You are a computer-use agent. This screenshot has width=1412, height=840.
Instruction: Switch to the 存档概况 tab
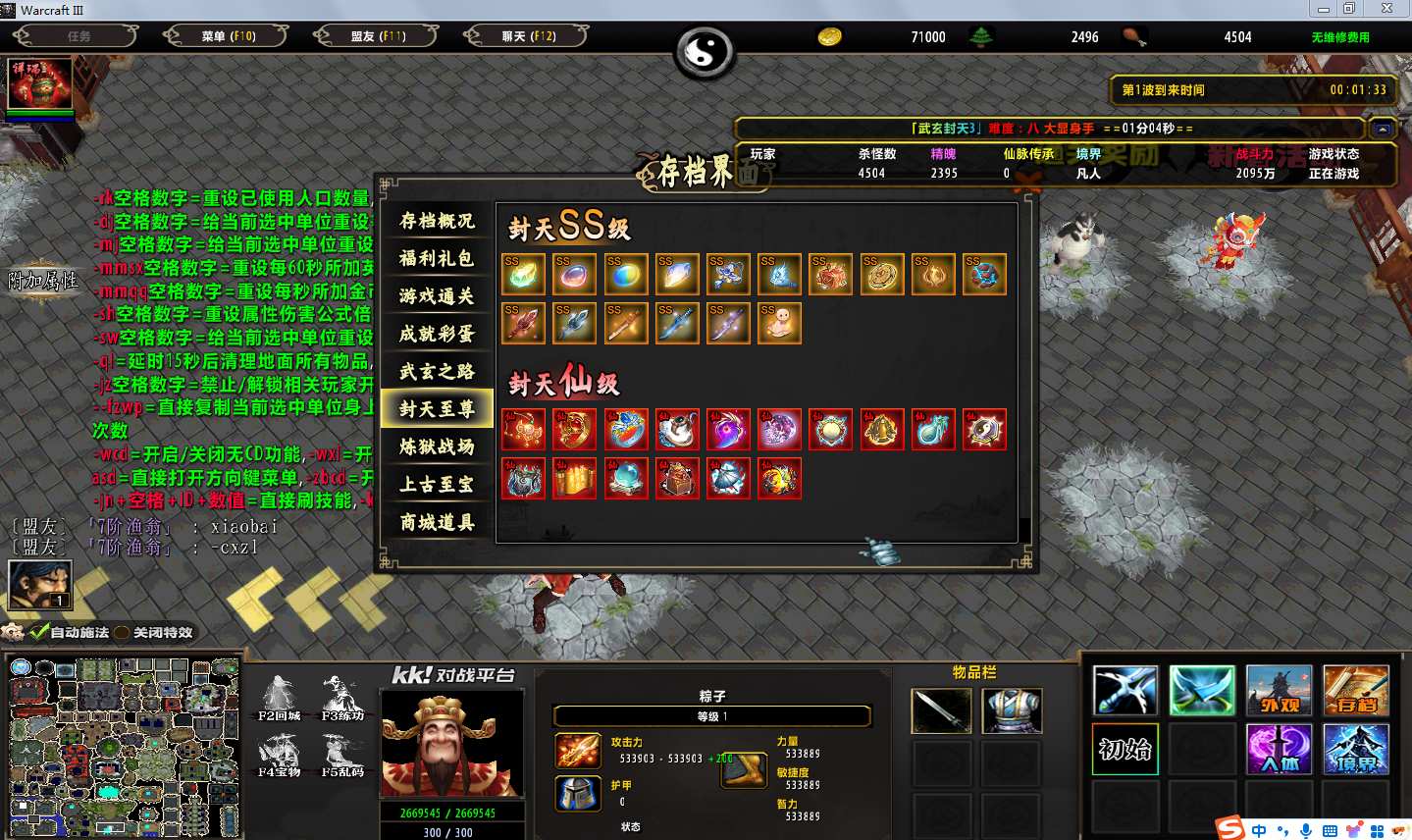tap(437, 221)
